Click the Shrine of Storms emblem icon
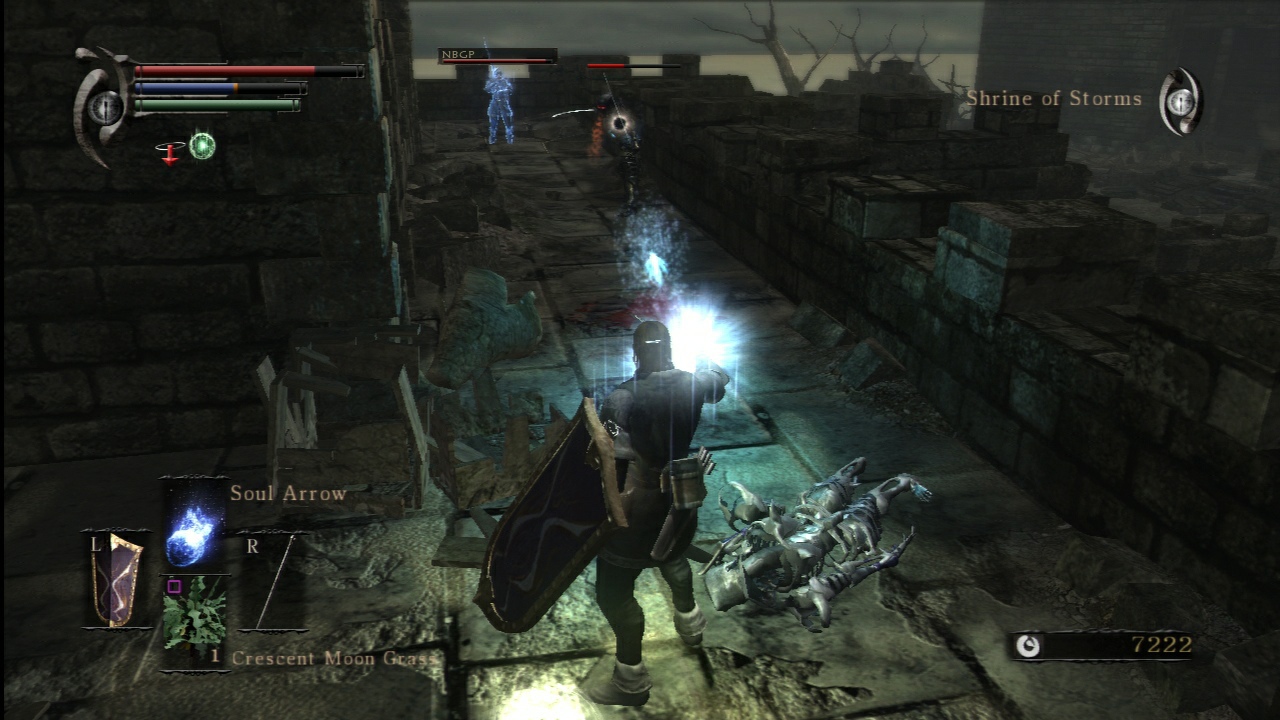 point(1182,100)
